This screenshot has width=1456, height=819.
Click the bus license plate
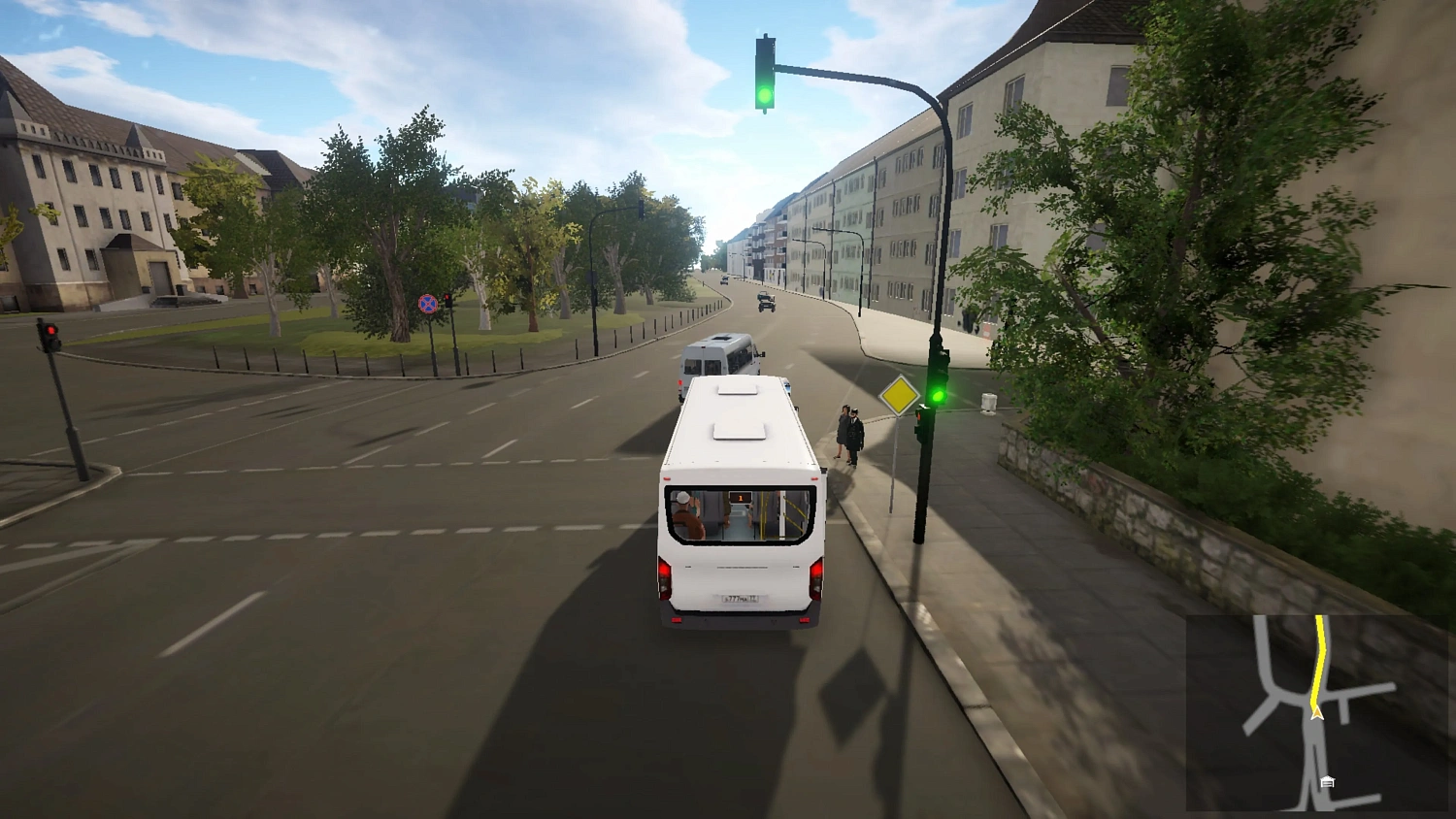click(x=741, y=598)
